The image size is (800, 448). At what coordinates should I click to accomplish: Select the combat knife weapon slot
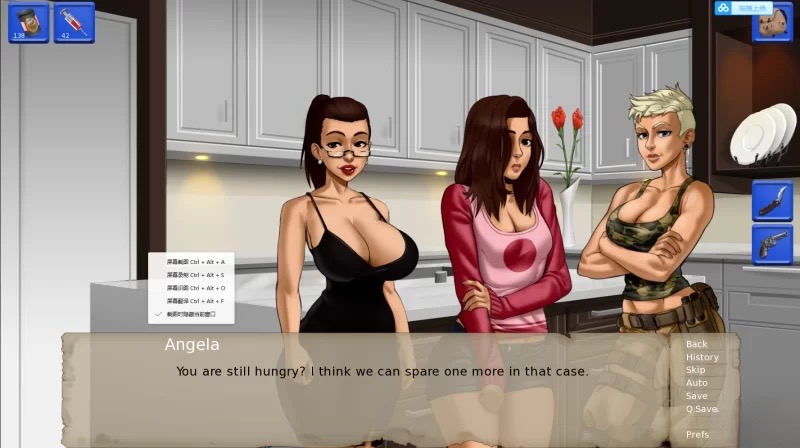pyautogui.click(x=772, y=200)
